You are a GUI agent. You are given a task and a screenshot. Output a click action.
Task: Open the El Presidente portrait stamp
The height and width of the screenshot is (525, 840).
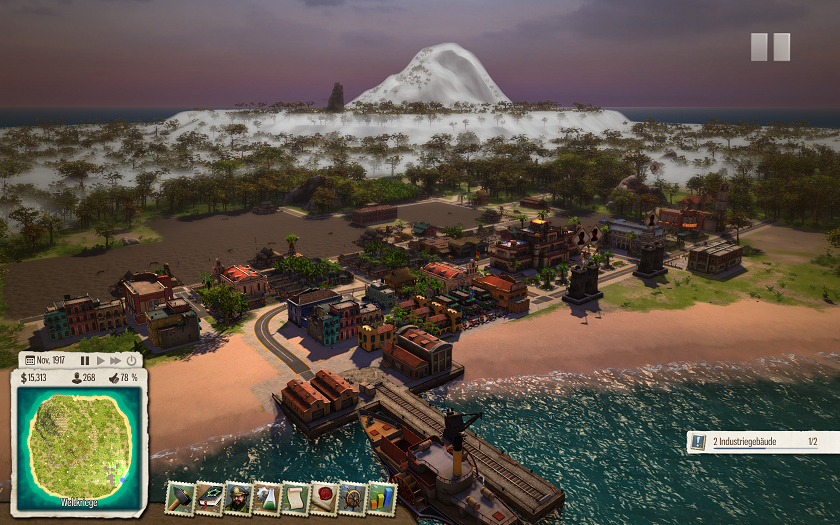tap(238, 497)
